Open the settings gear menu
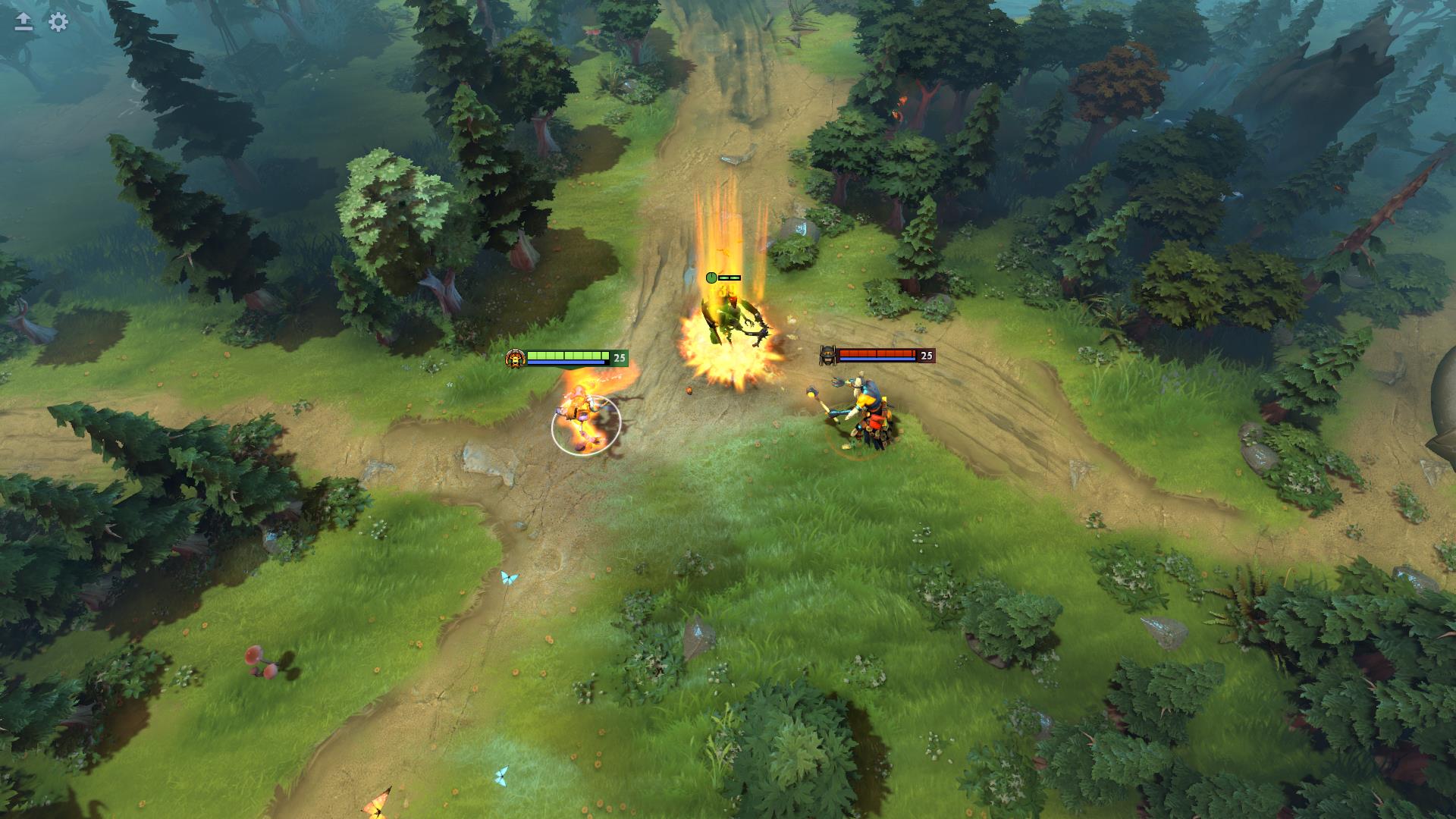Viewport: 1456px width, 819px height. pyautogui.click(x=56, y=23)
